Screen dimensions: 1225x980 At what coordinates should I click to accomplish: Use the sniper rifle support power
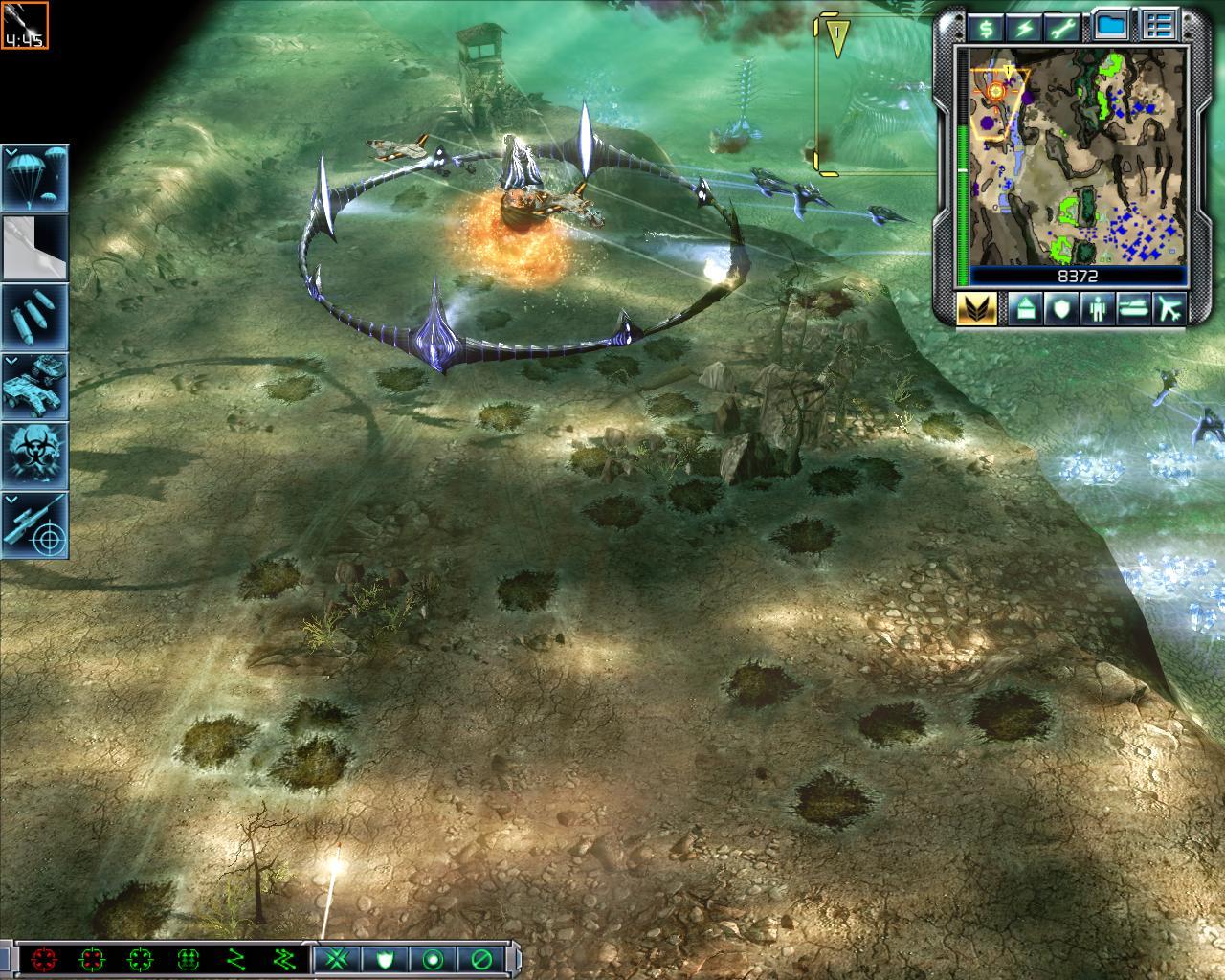coord(34,524)
